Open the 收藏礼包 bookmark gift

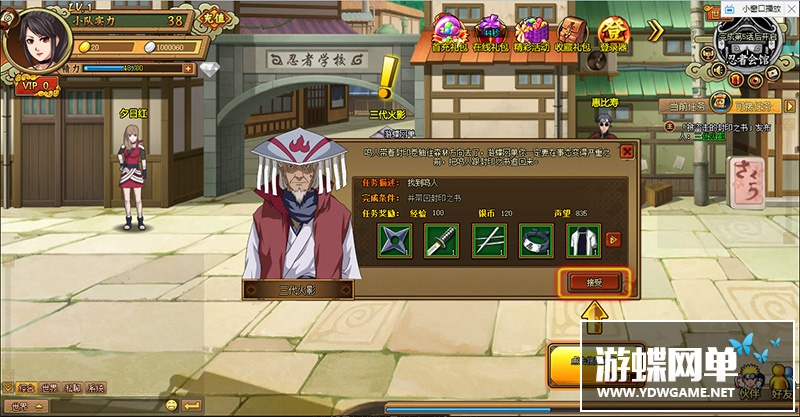(573, 31)
